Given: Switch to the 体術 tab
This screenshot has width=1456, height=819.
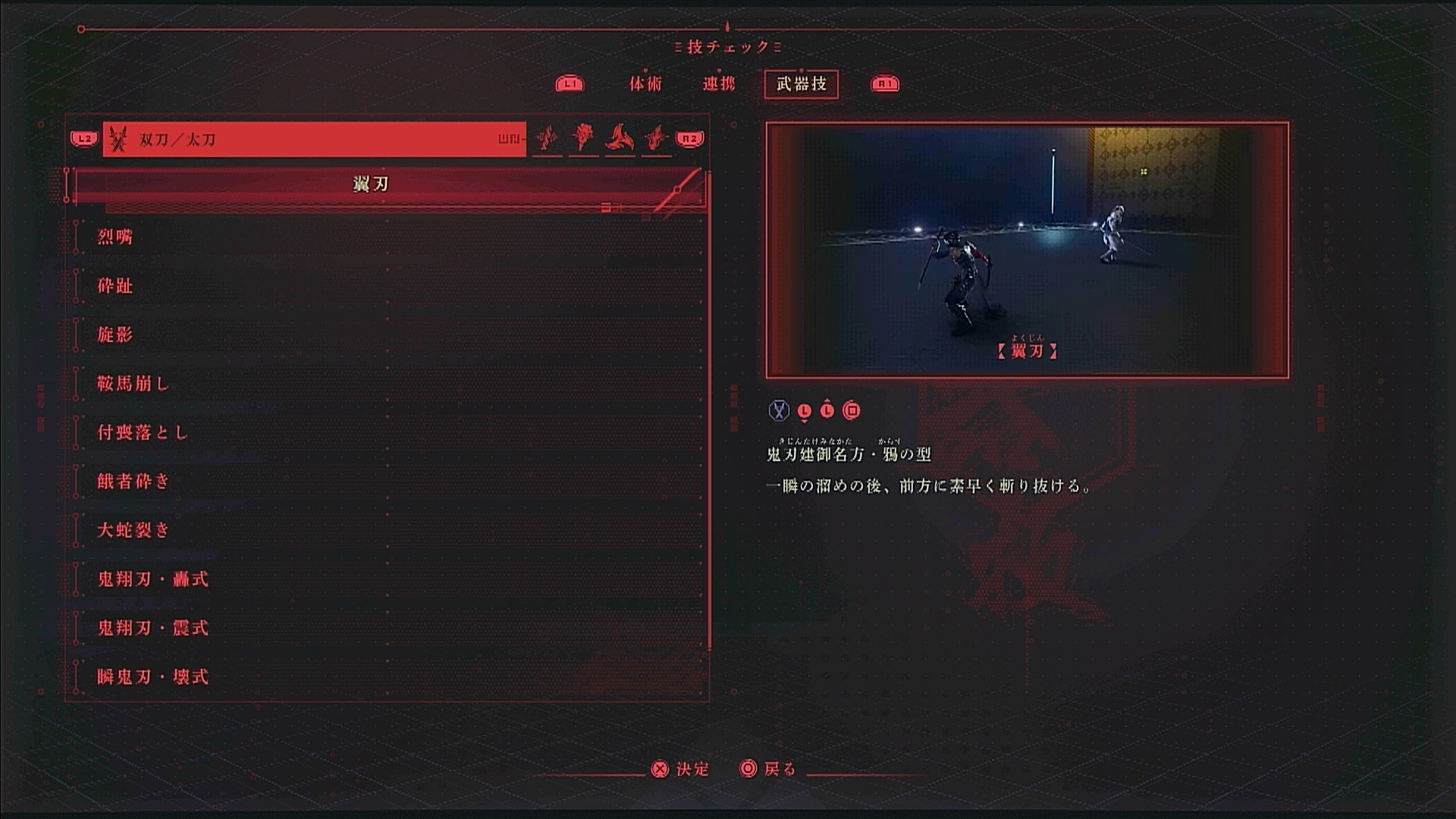Looking at the screenshot, I should tap(645, 84).
